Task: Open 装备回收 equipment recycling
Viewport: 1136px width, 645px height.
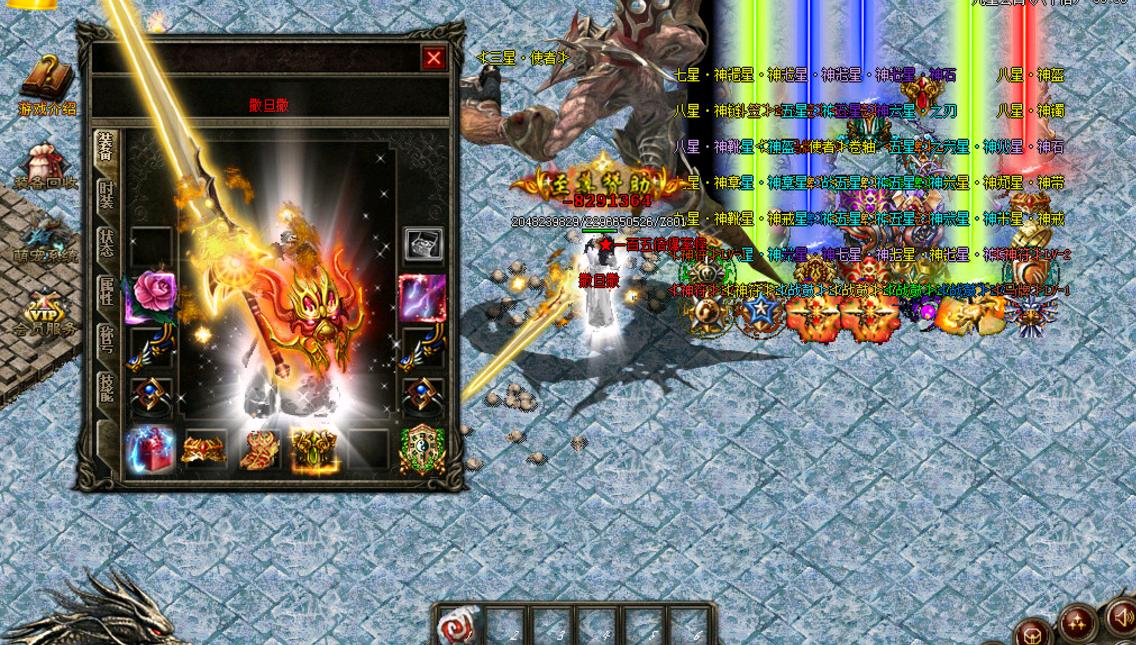Action: pyautogui.click(x=46, y=164)
